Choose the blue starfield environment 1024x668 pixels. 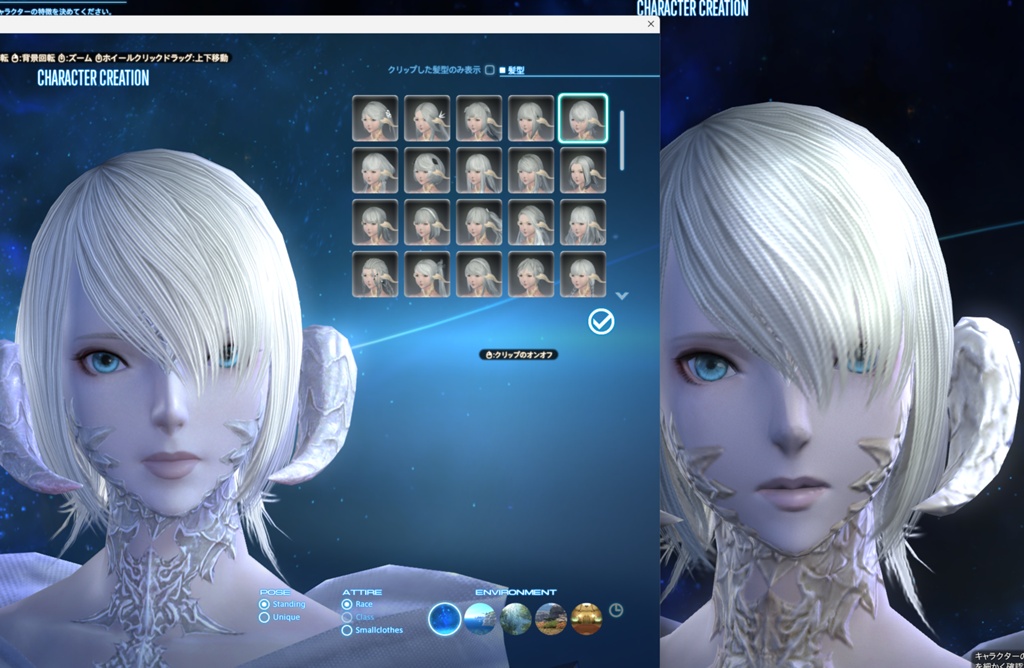pos(445,619)
